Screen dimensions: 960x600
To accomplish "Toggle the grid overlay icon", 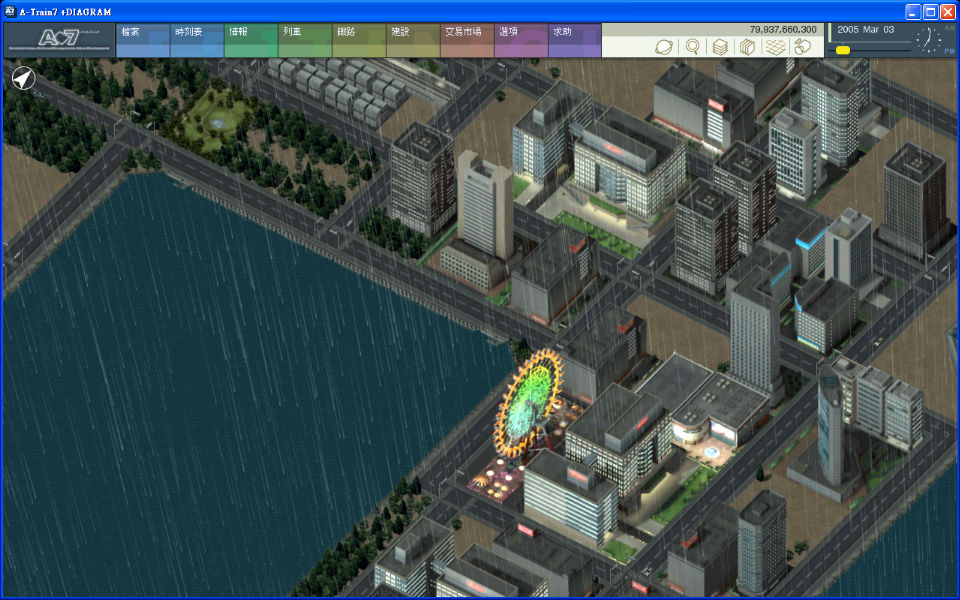I will pos(774,47).
